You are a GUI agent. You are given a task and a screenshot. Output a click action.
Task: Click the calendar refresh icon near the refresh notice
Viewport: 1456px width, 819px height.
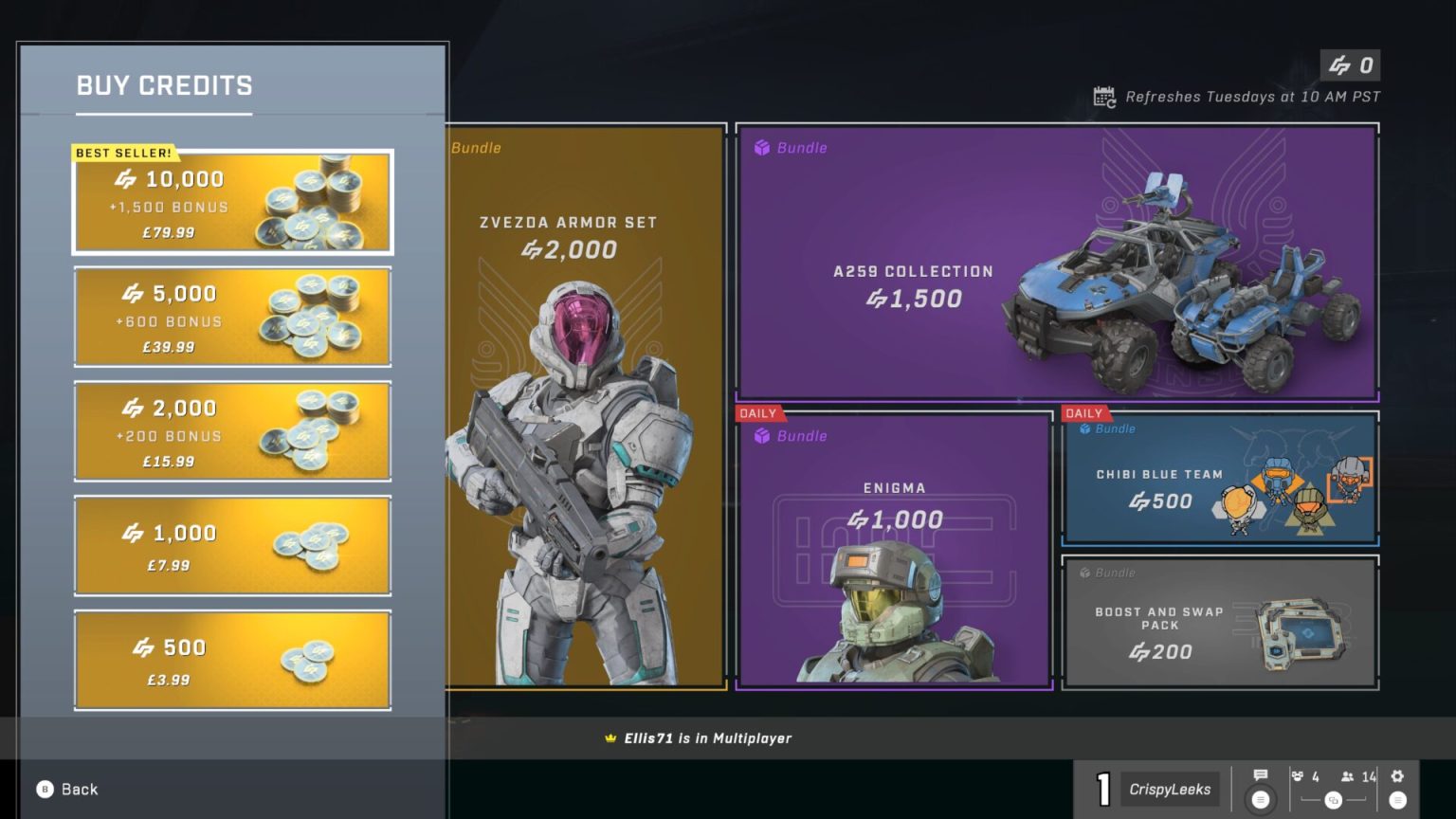coord(1101,96)
